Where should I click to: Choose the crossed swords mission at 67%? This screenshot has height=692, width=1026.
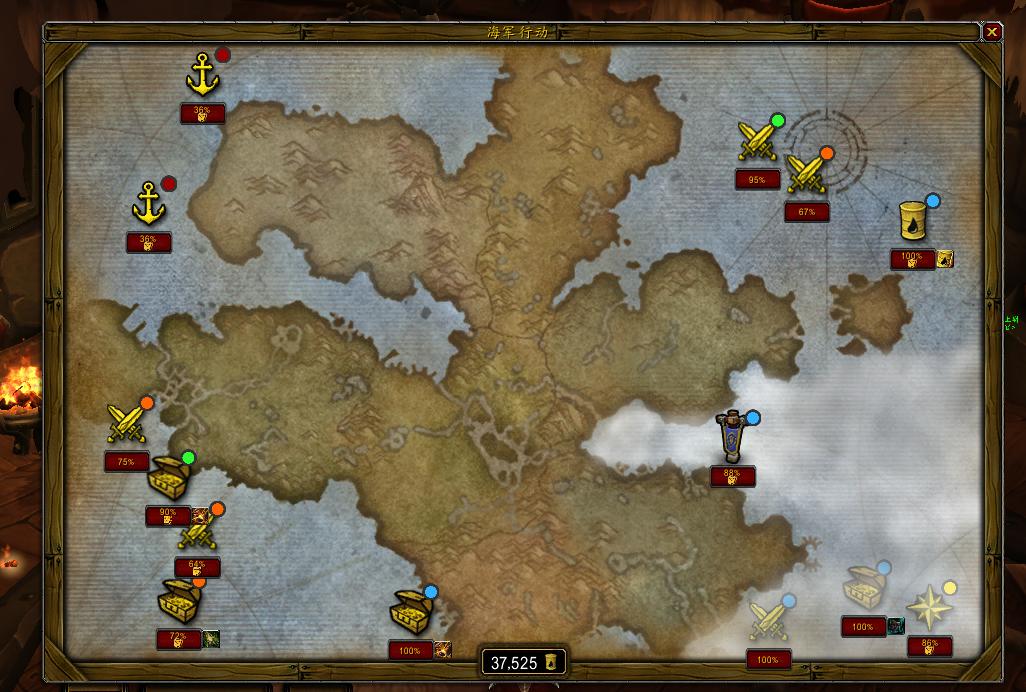pos(806,173)
